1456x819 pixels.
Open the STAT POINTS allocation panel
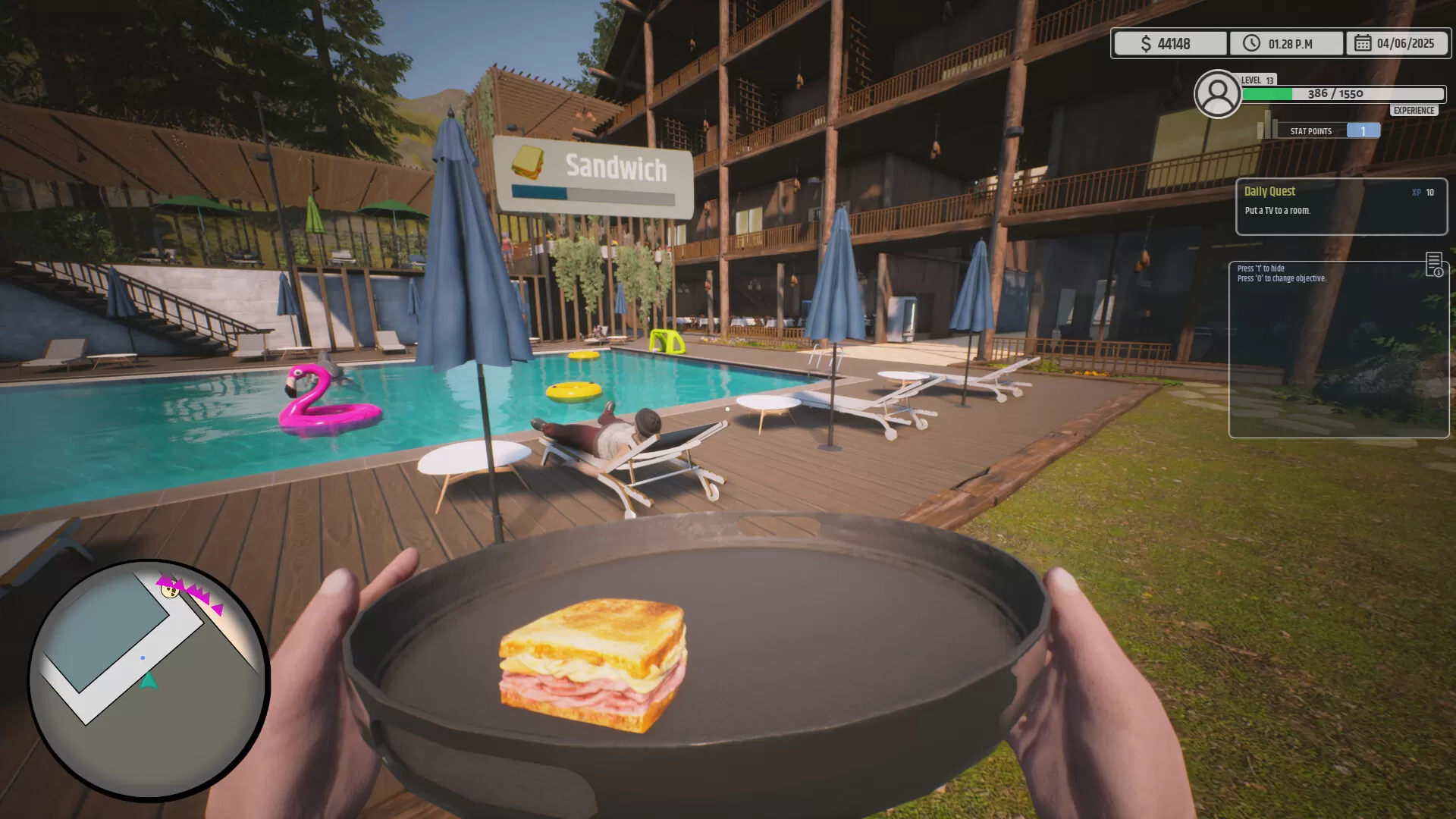tap(1311, 130)
